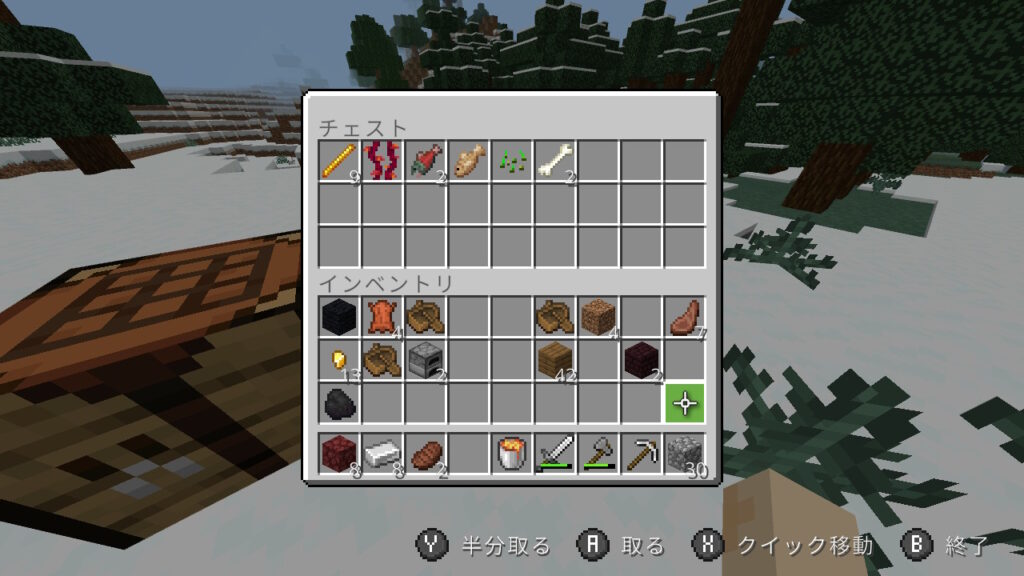Select the brown cooked meat in hotbar
The width and height of the screenshot is (1024, 576).
click(426, 455)
